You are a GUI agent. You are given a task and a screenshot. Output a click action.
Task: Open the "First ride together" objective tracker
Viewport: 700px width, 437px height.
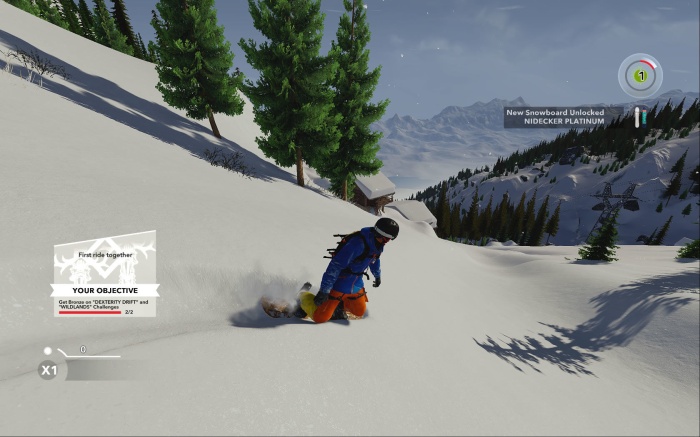tap(105, 274)
